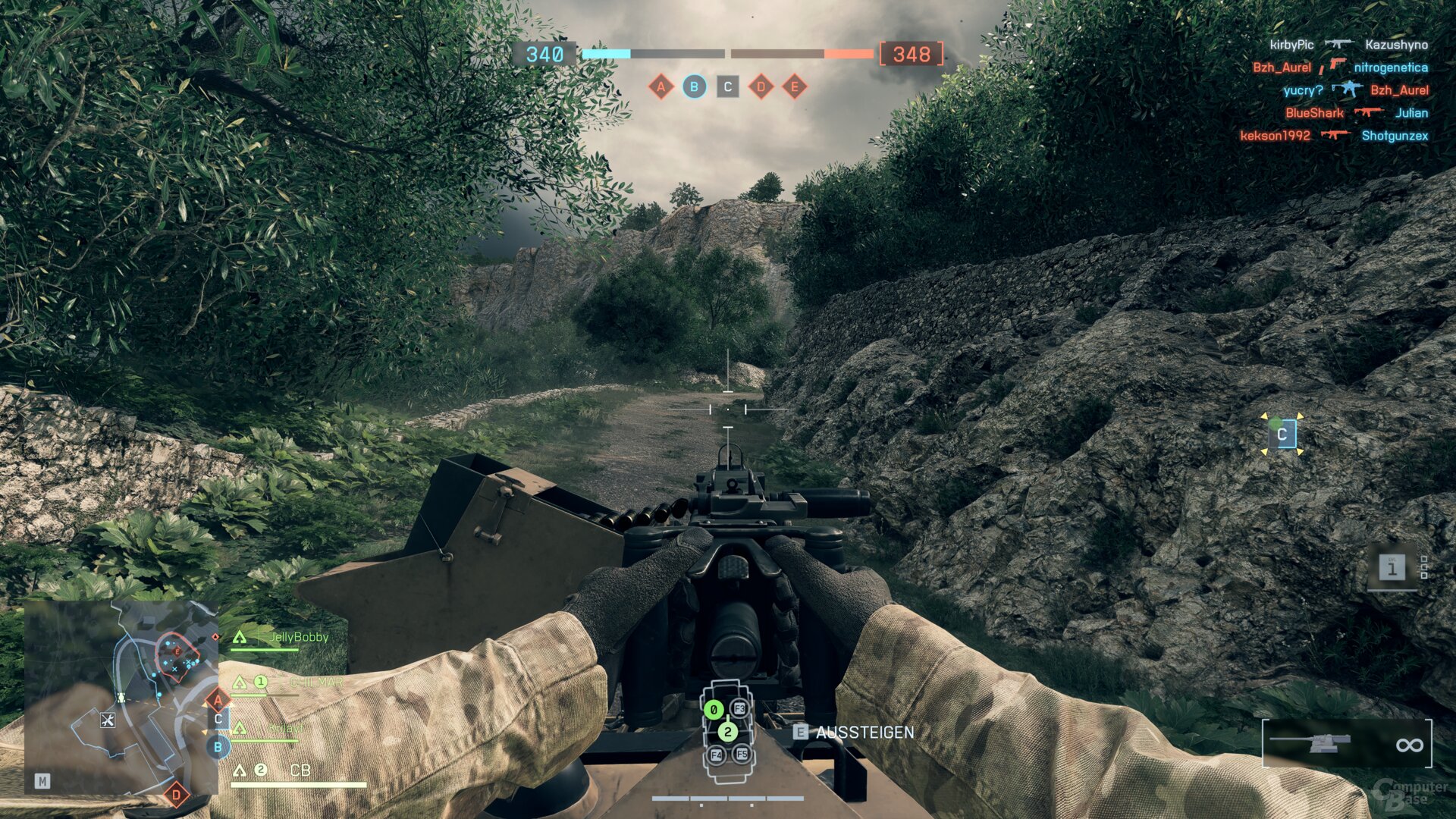Click the BlueShark kill feed entry
Screen dimensions: 1456x819
pos(1313,113)
